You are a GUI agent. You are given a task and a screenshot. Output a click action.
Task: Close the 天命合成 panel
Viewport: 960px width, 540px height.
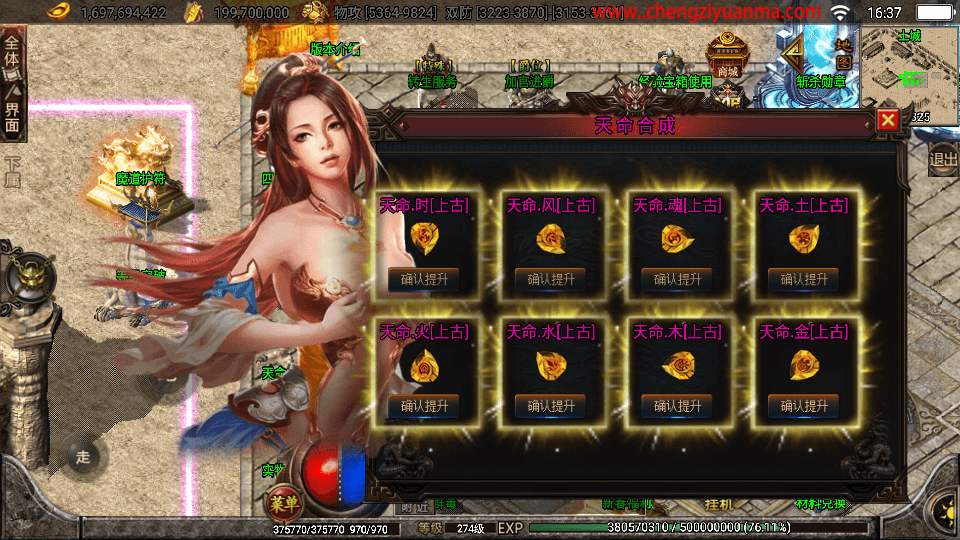887,121
